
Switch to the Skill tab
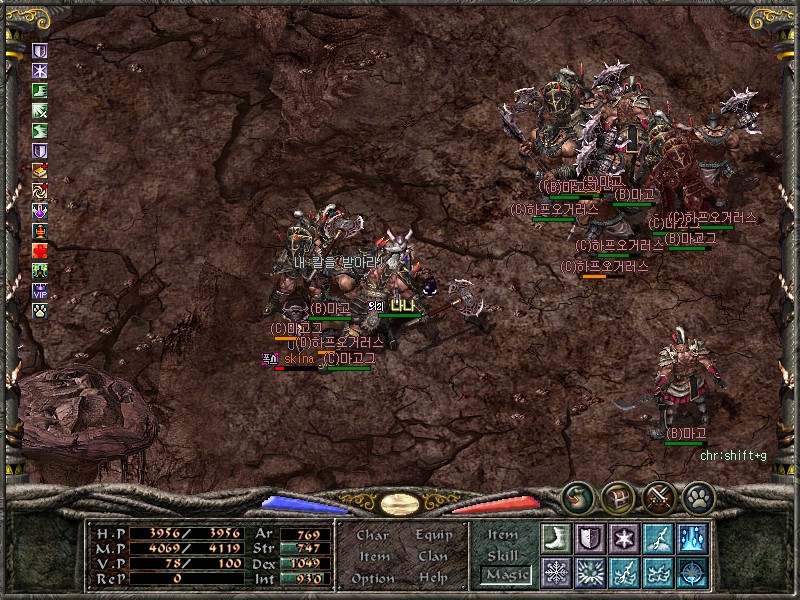(503, 555)
